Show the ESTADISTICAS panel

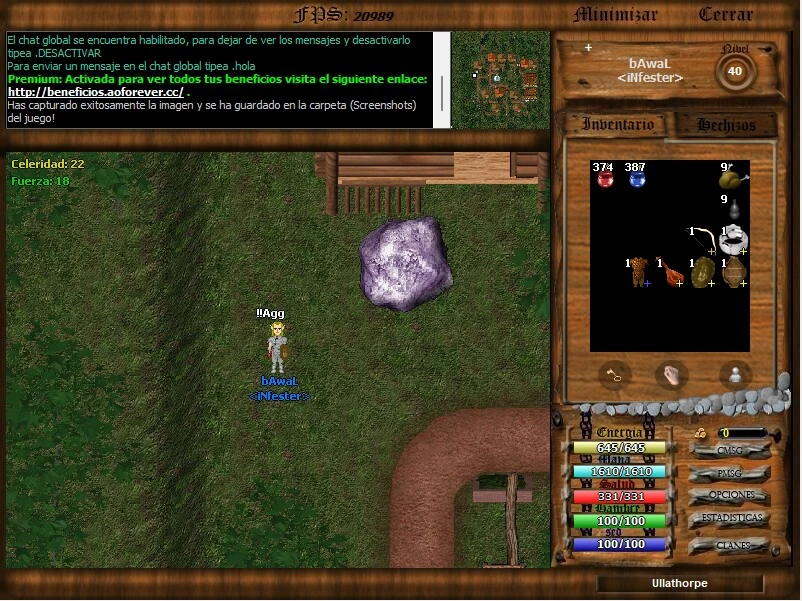729,519
